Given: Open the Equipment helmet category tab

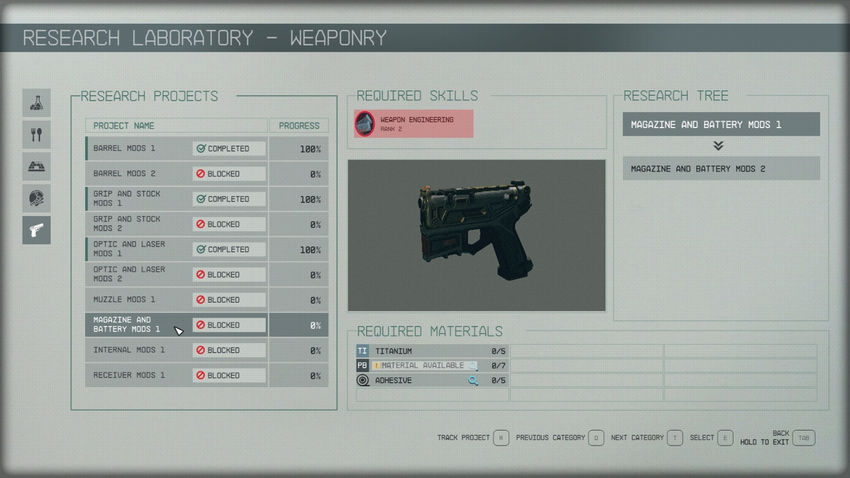Looking at the screenshot, I should (37, 198).
